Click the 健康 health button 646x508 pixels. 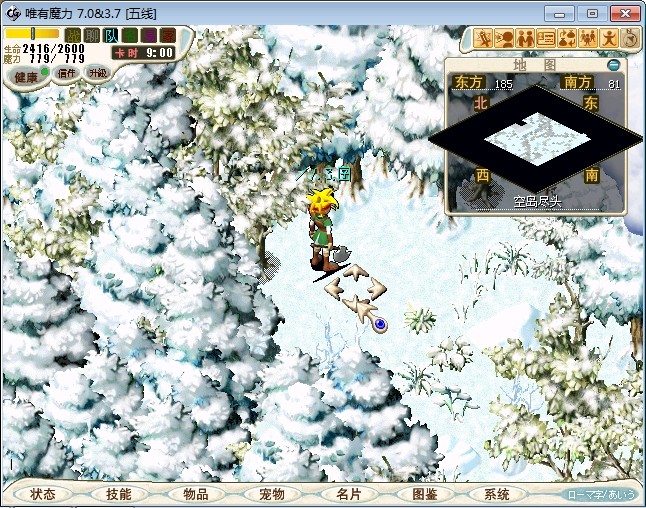[25, 76]
